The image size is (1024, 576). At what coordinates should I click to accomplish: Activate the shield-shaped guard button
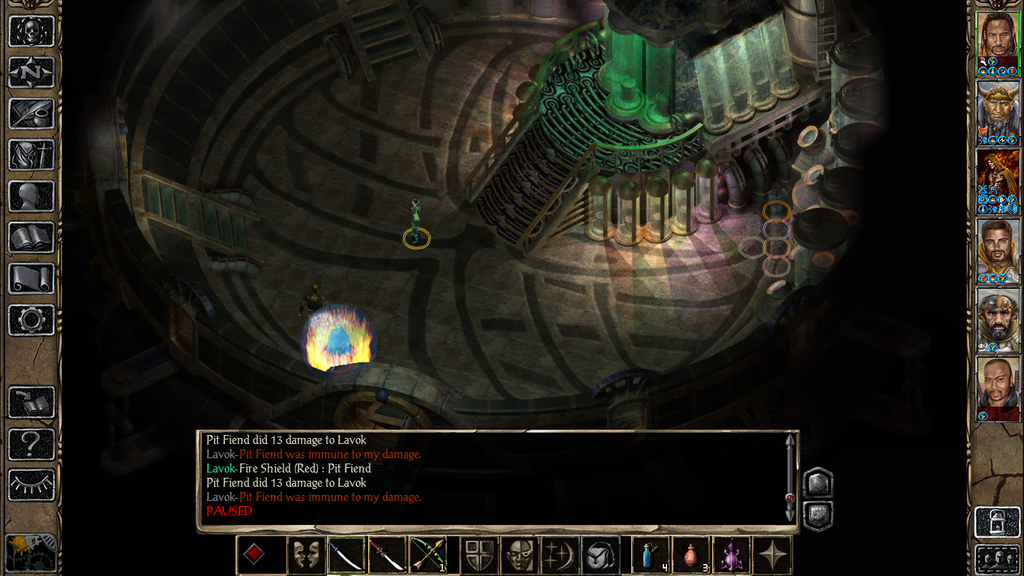tap(479, 555)
